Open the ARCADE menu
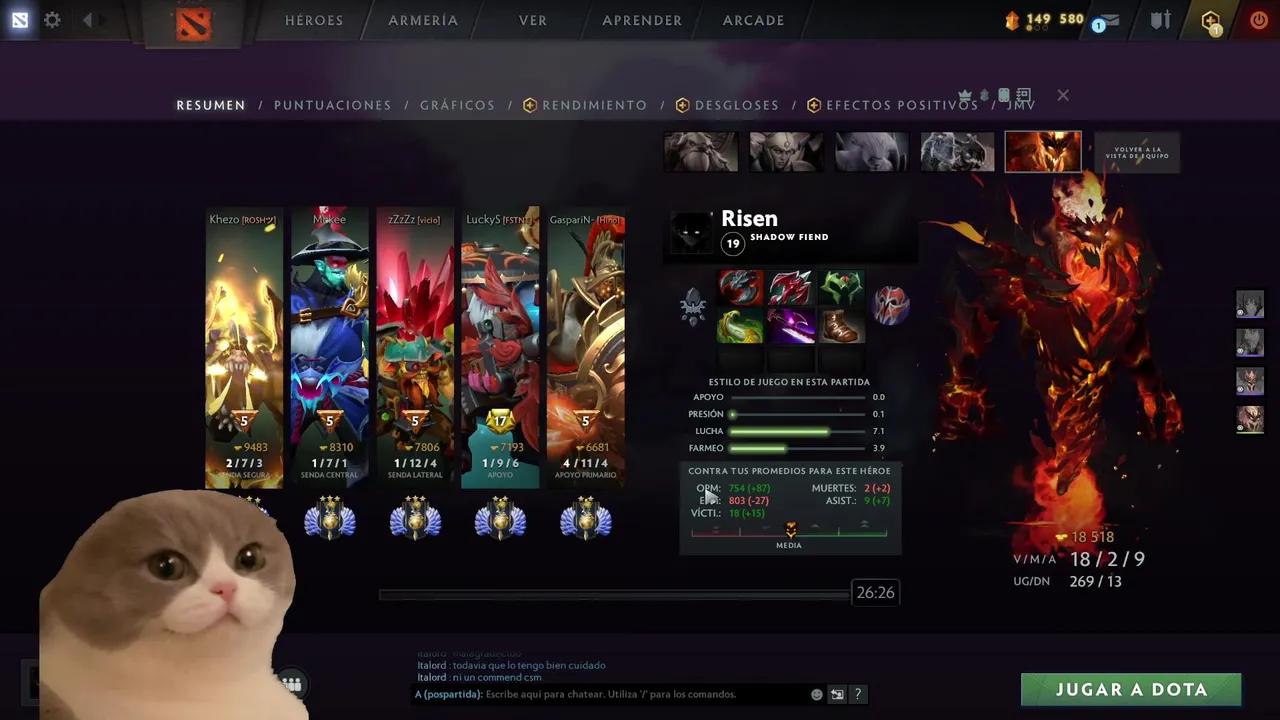The width and height of the screenshot is (1280, 720). click(753, 20)
